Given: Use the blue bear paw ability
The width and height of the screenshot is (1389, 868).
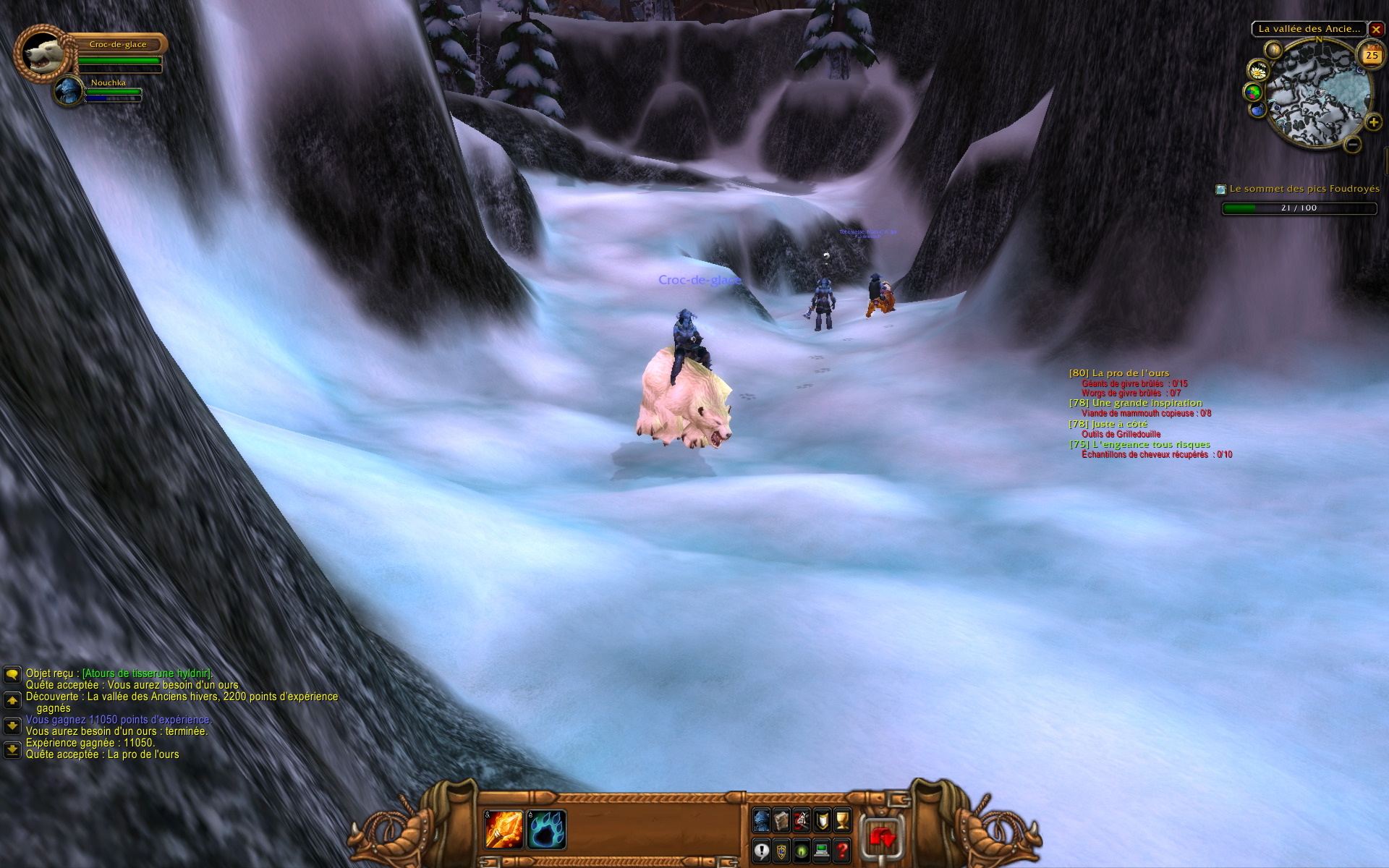Looking at the screenshot, I should point(546,830).
